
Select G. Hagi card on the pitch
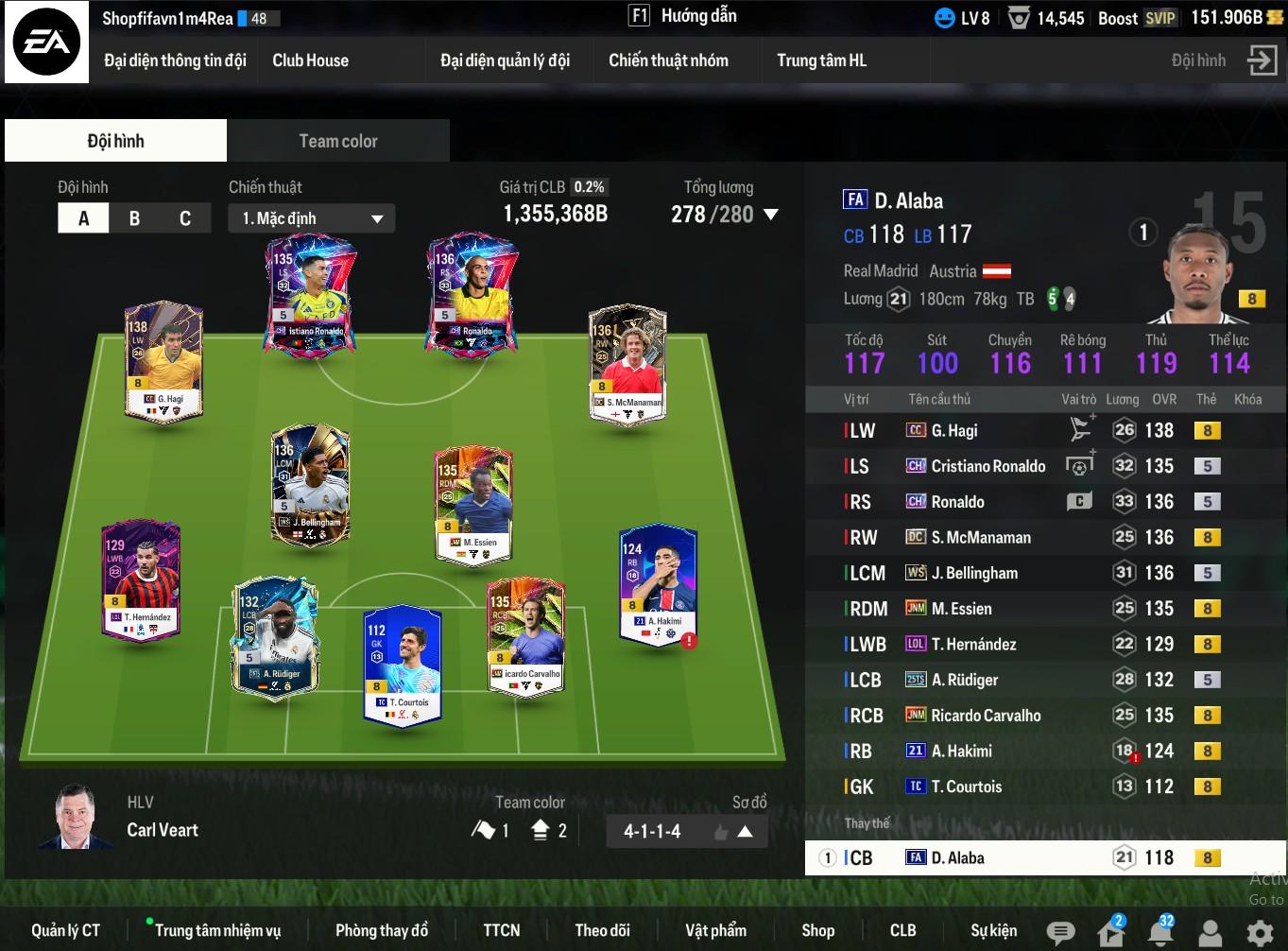[165, 362]
